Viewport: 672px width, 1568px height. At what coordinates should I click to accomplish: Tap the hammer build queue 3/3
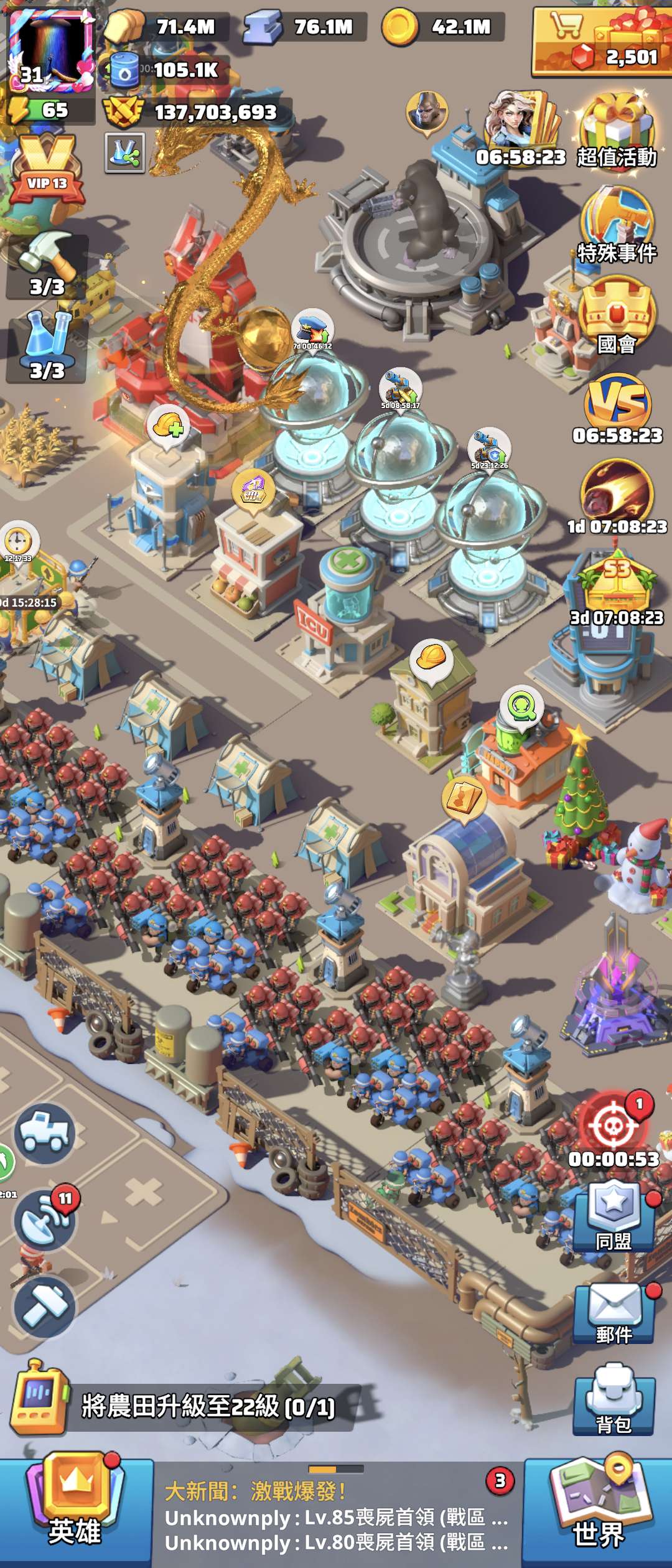pyautogui.click(x=47, y=264)
